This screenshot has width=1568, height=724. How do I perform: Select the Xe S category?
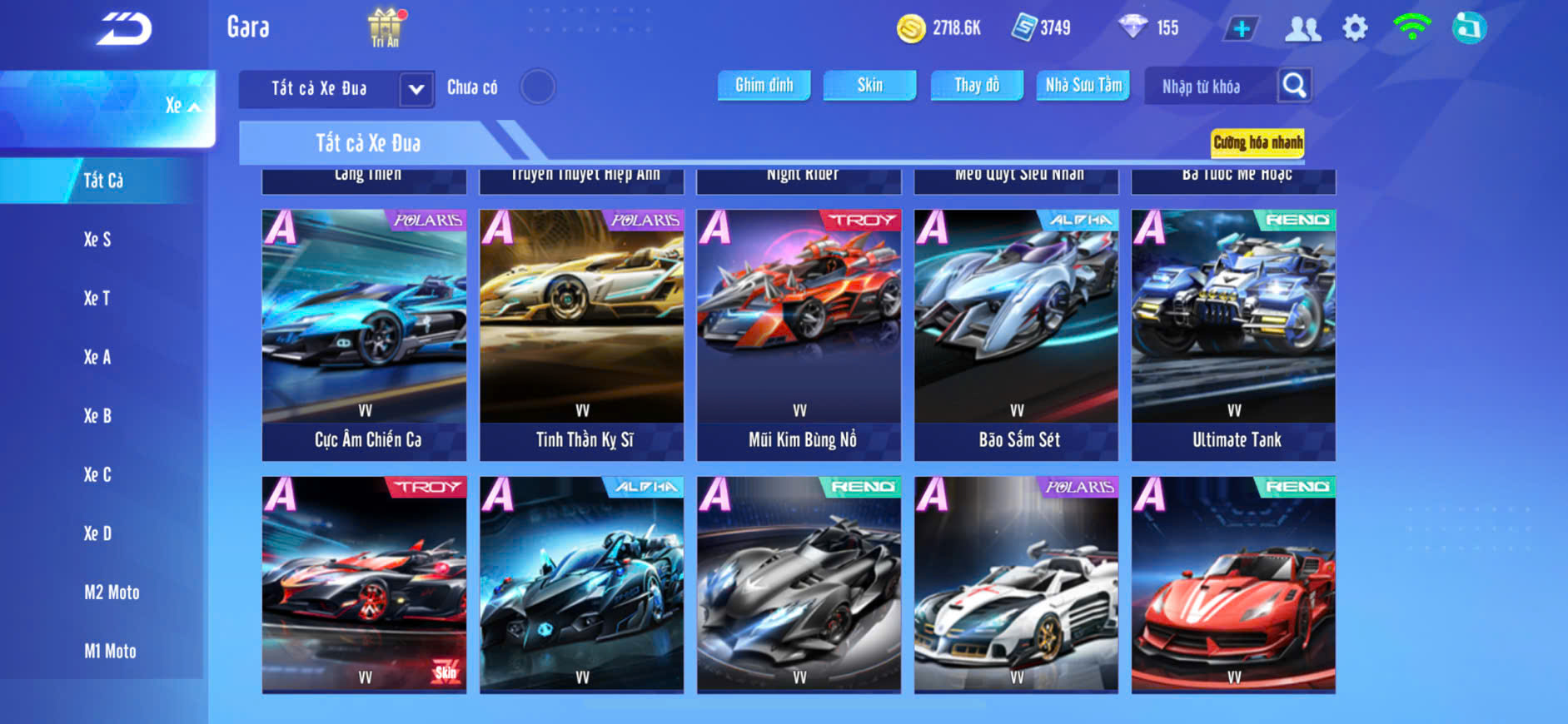tap(97, 240)
